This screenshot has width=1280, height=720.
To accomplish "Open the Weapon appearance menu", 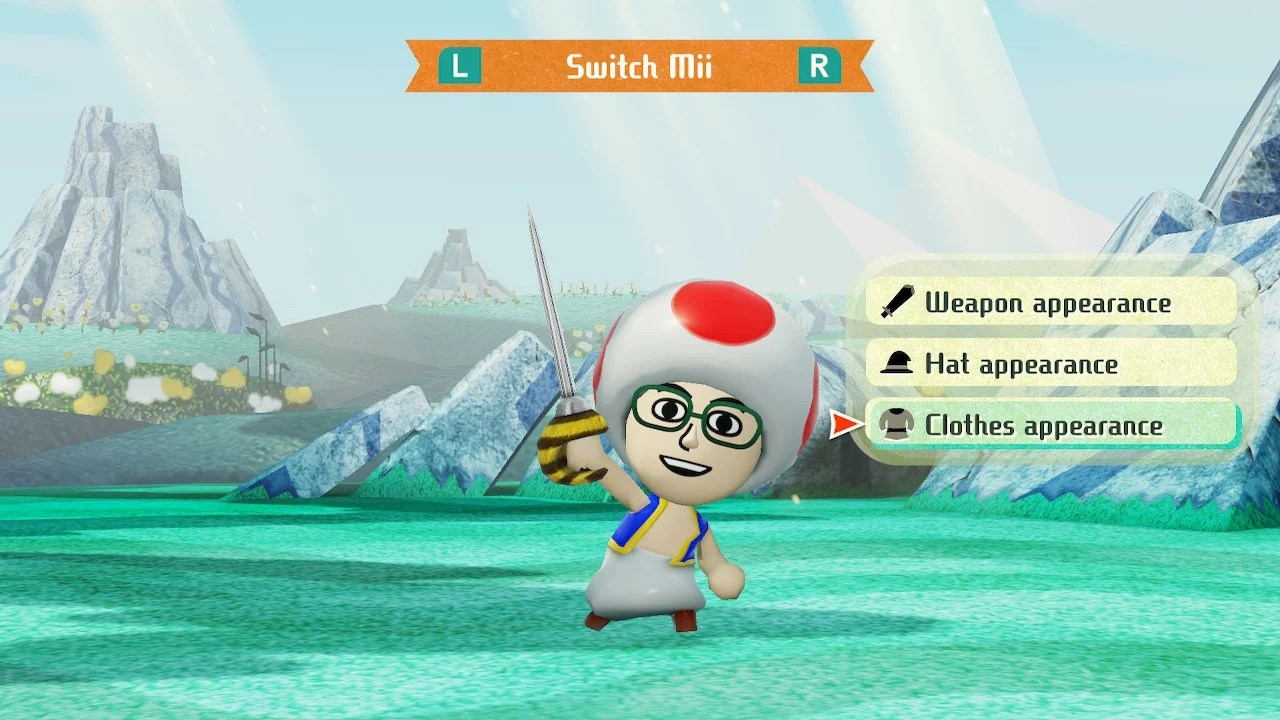I will (x=1050, y=303).
